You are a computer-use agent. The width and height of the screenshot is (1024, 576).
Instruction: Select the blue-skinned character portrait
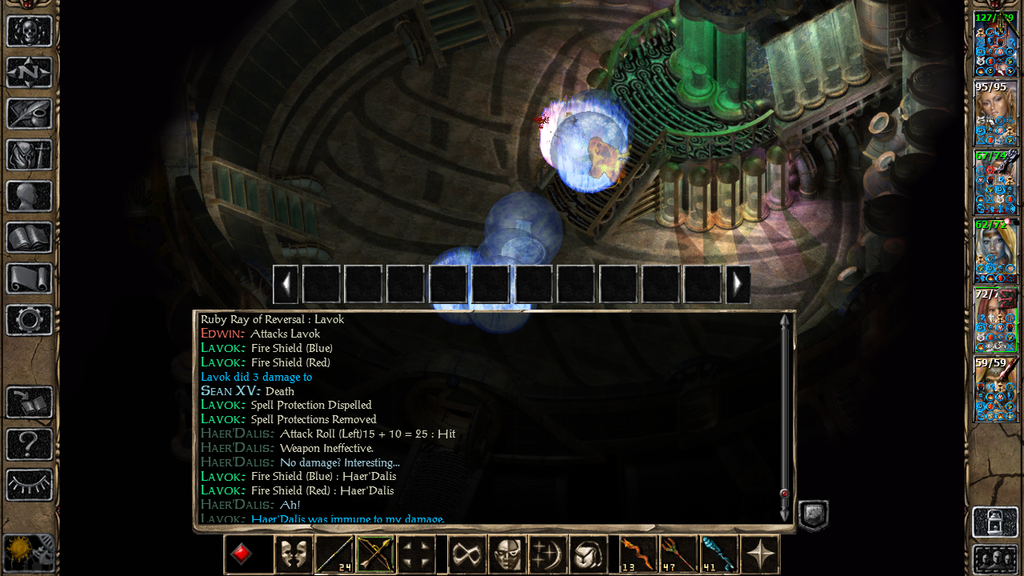[x=995, y=252]
